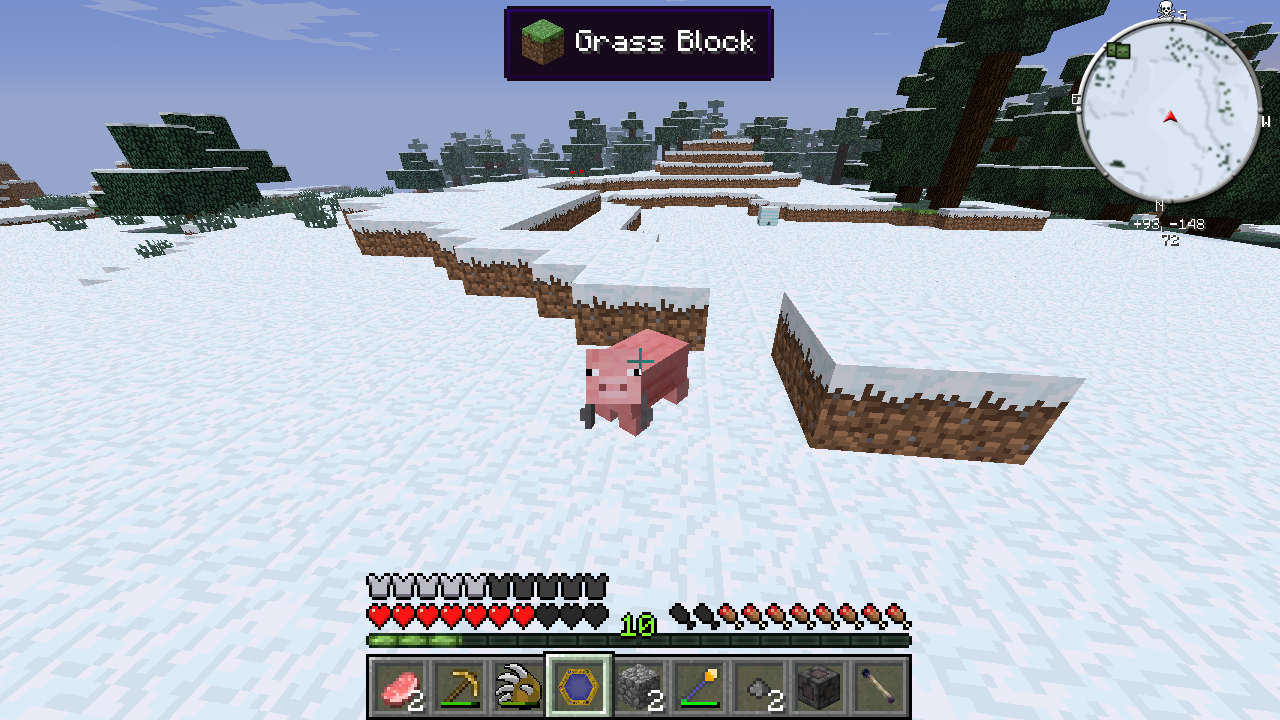Viewport: 1280px width, 720px height.
Task: Click the Grass Block tooltip banner
Action: click(639, 43)
